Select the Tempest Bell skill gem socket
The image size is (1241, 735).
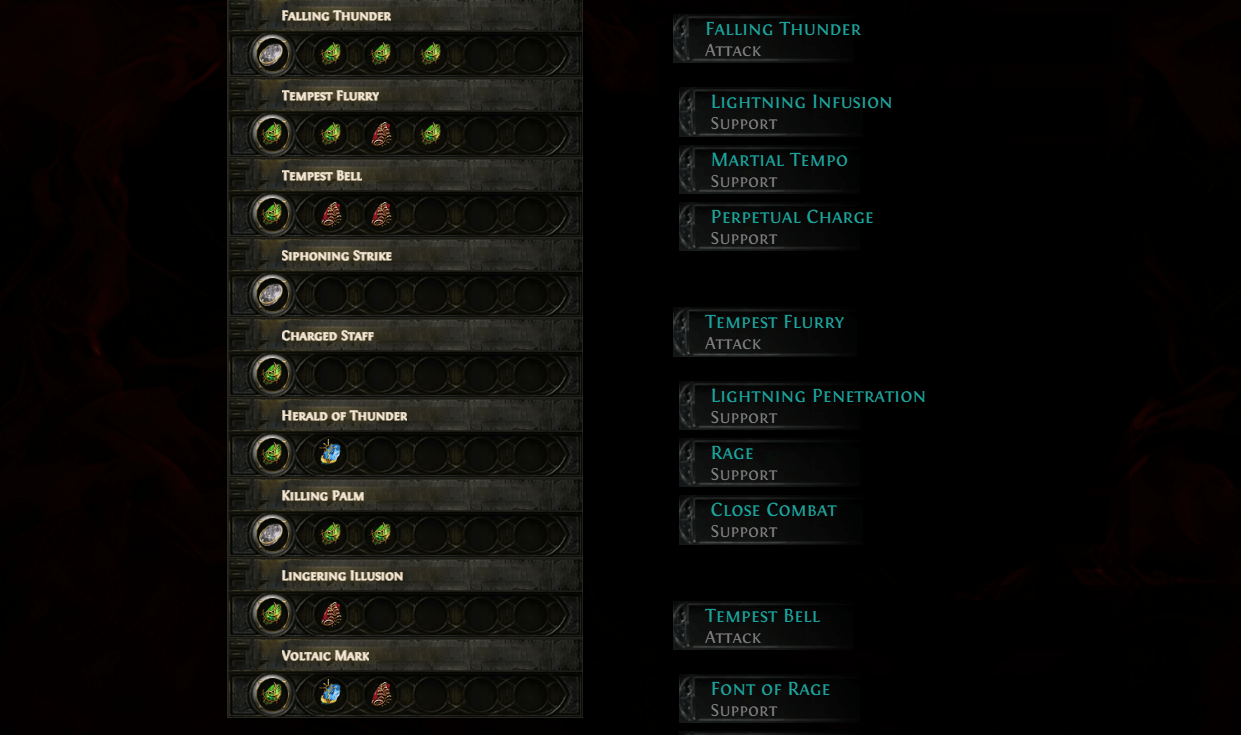pyautogui.click(x=271, y=214)
